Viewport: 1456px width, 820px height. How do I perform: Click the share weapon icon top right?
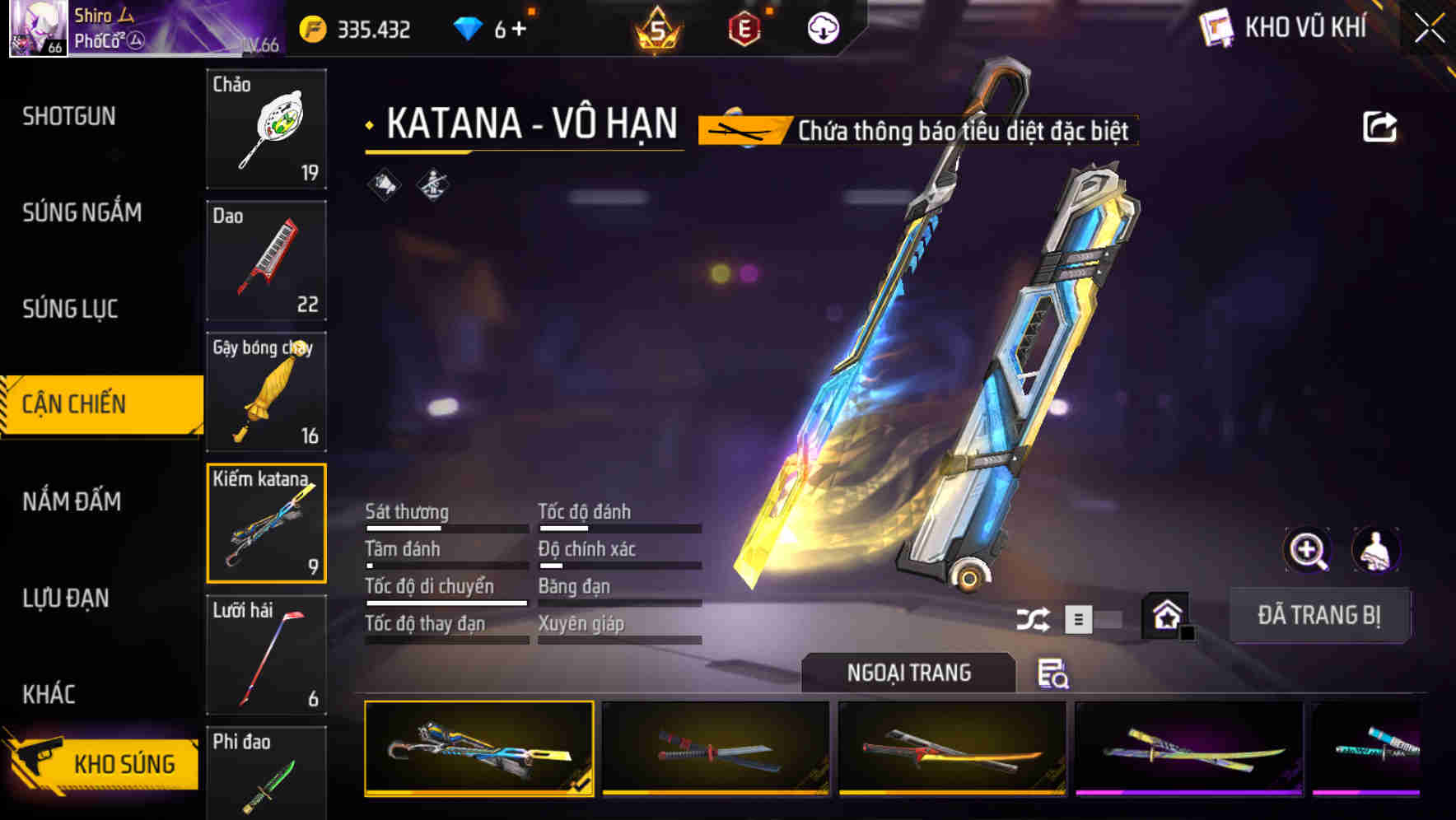[1382, 125]
